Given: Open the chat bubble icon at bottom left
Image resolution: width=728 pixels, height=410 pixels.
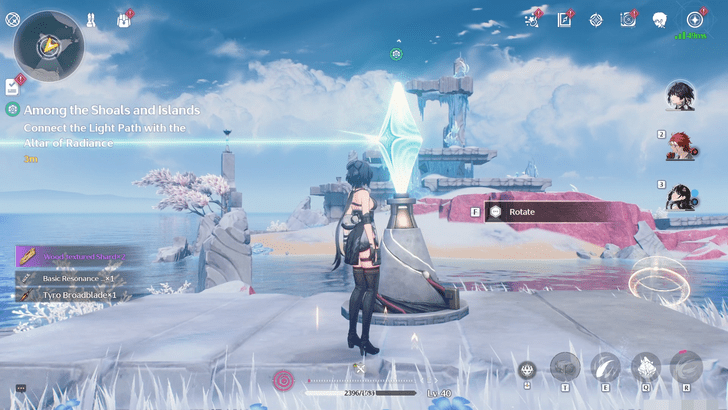Looking at the screenshot, I should coord(19,388).
